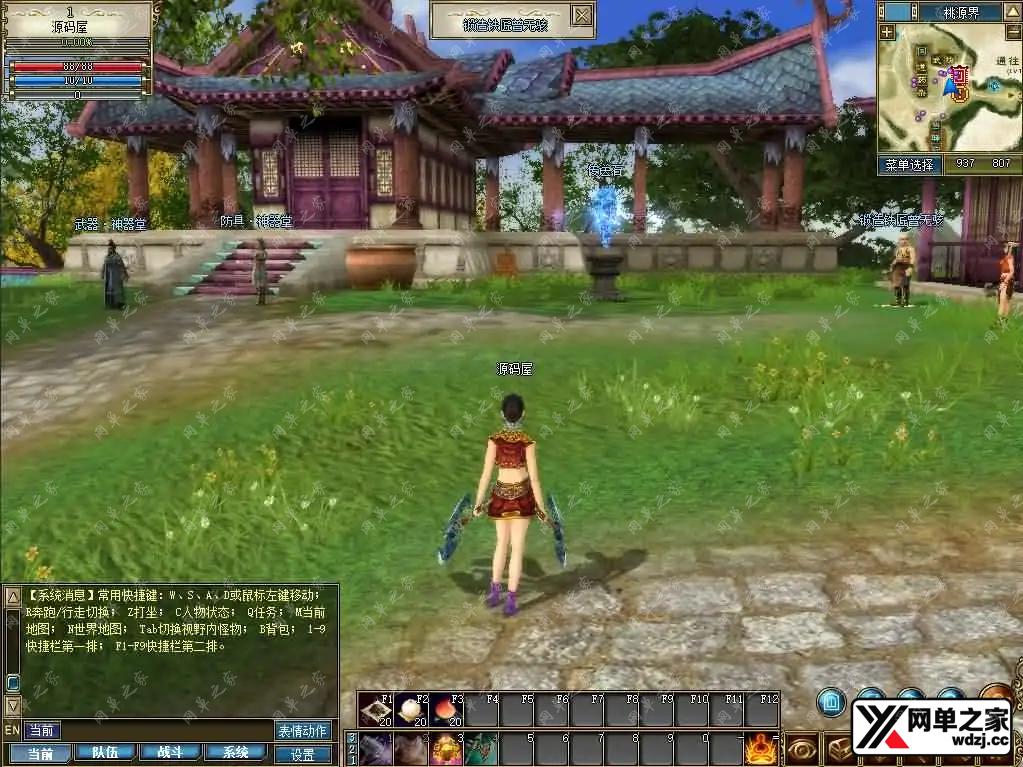Open the 菜单选择 menu button
This screenshot has width=1023, height=767.
pos(909,165)
